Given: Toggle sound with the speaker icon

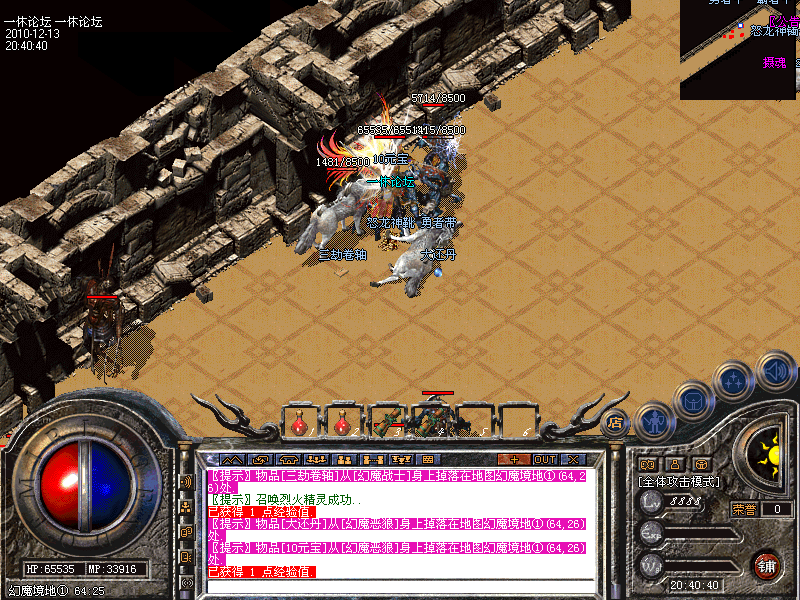Looking at the screenshot, I should click(774, 370).
